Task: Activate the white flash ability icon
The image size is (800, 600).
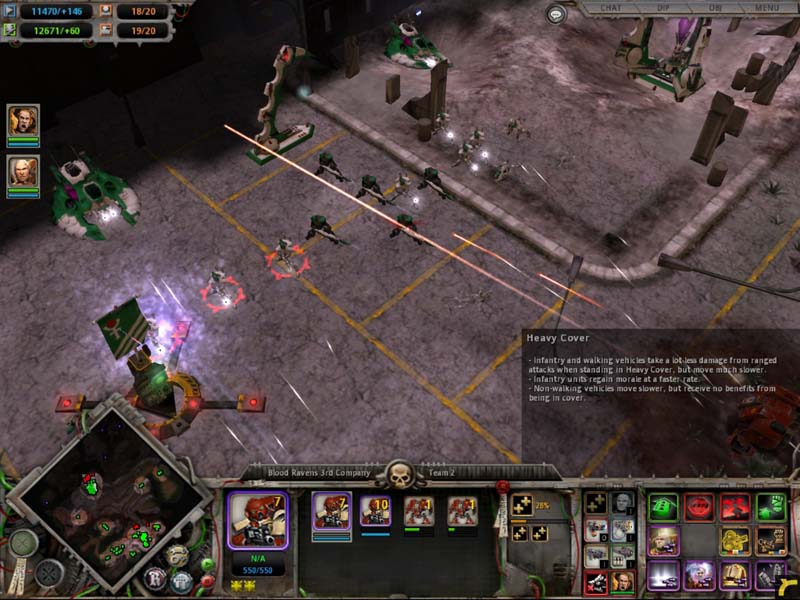Action: [663, 575]
